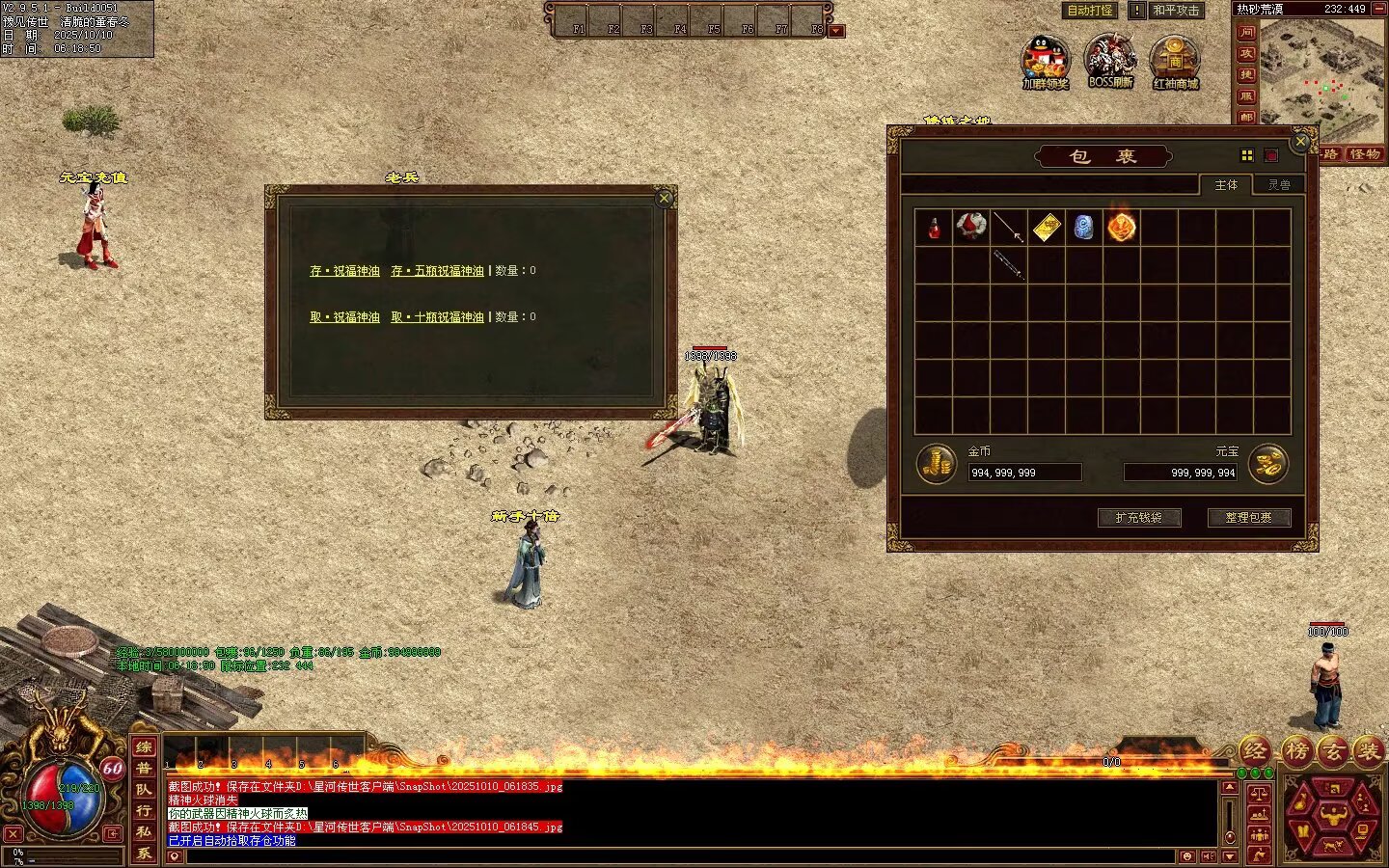Expand the bag with 扩充钱袋
Image resolution: width=1389 pixels, height=868 pixels.
point(1138,518)
